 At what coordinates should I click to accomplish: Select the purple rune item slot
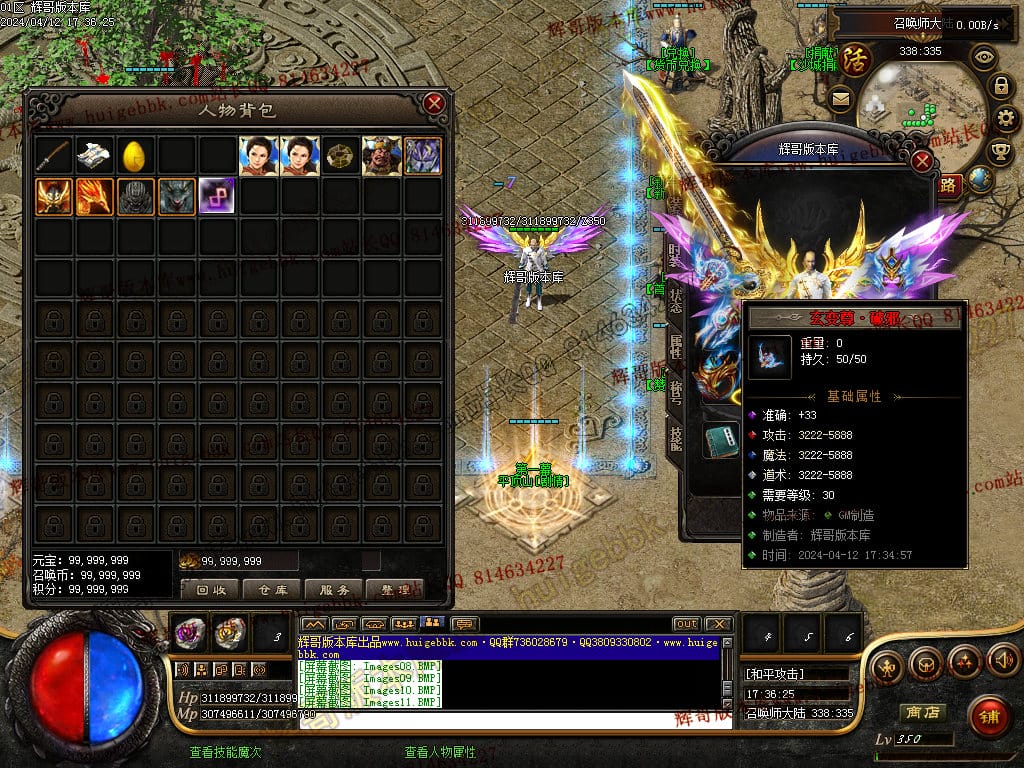point(217,197)
